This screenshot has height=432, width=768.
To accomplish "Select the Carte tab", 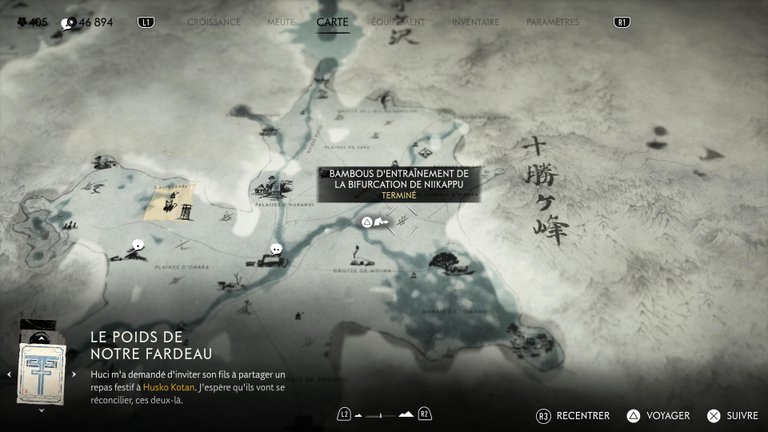I will 332,21.
